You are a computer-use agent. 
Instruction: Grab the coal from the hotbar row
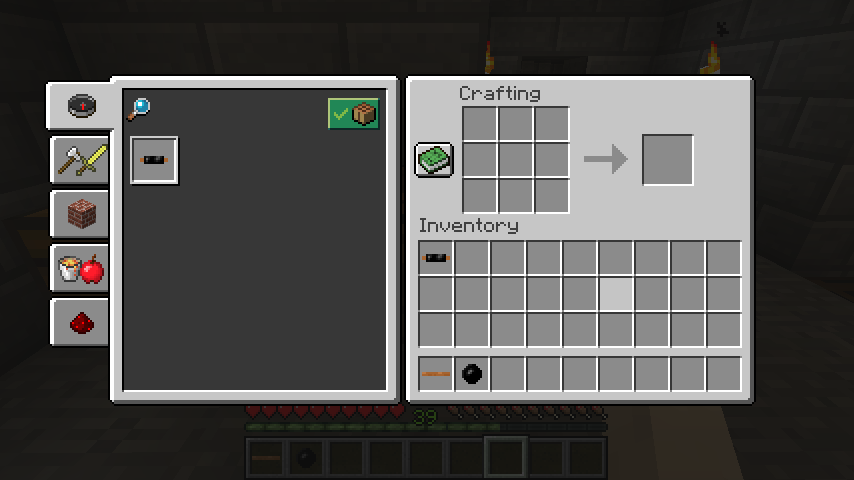pyautogui.click(x=472, y=374)
